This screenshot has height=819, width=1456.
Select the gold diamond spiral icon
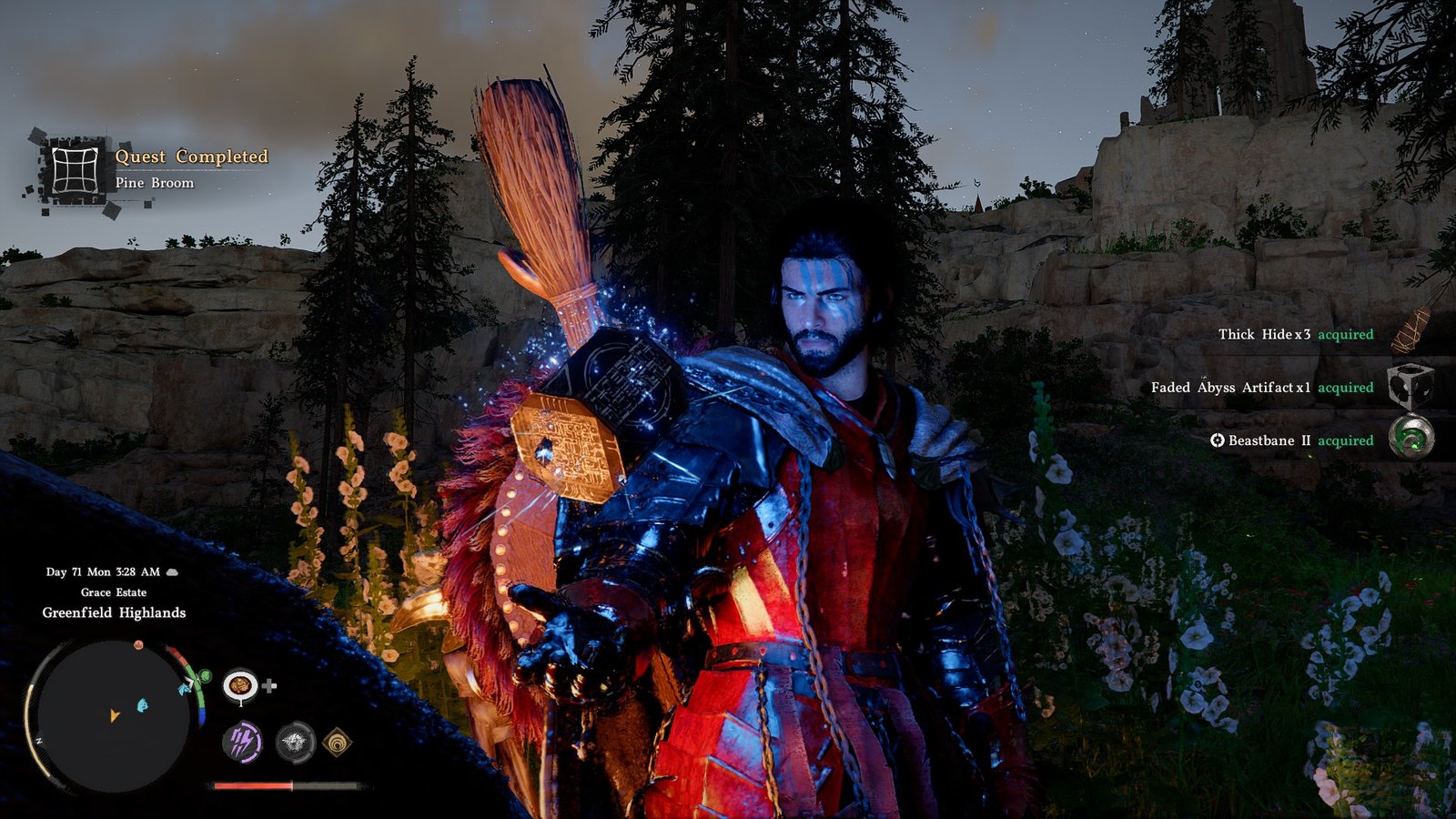338,743
